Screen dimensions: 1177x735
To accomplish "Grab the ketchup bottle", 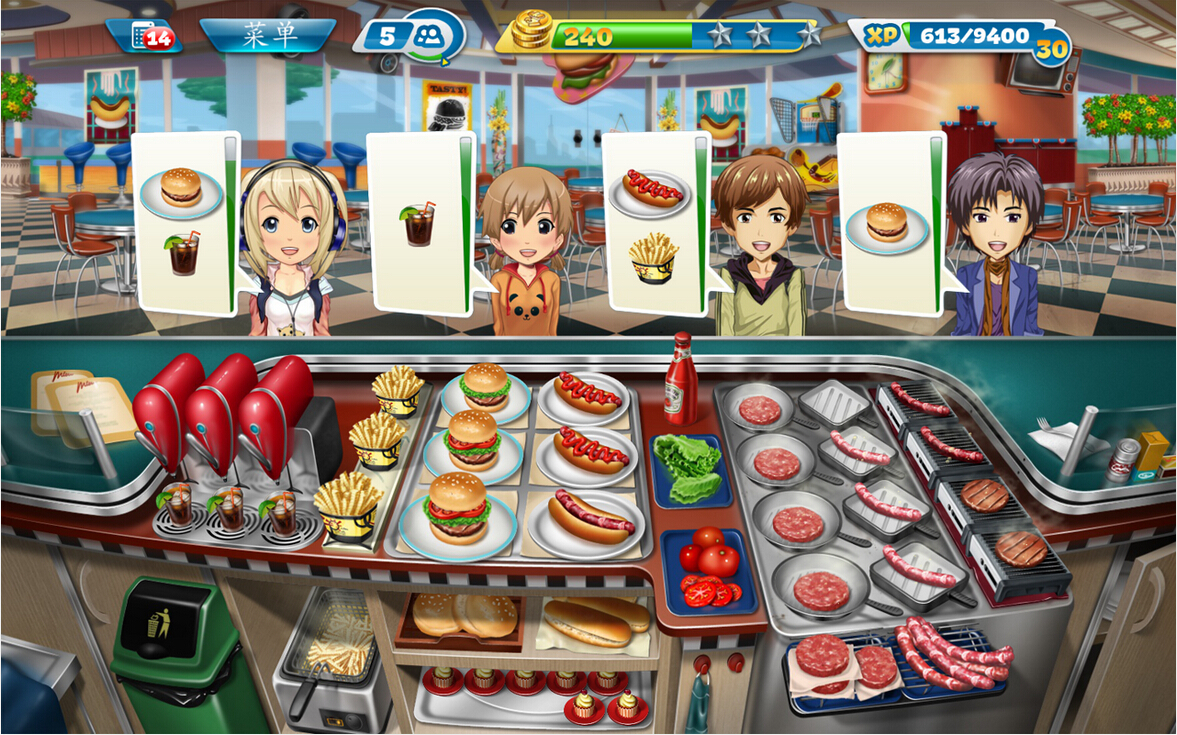I will (x=682, y=380).
